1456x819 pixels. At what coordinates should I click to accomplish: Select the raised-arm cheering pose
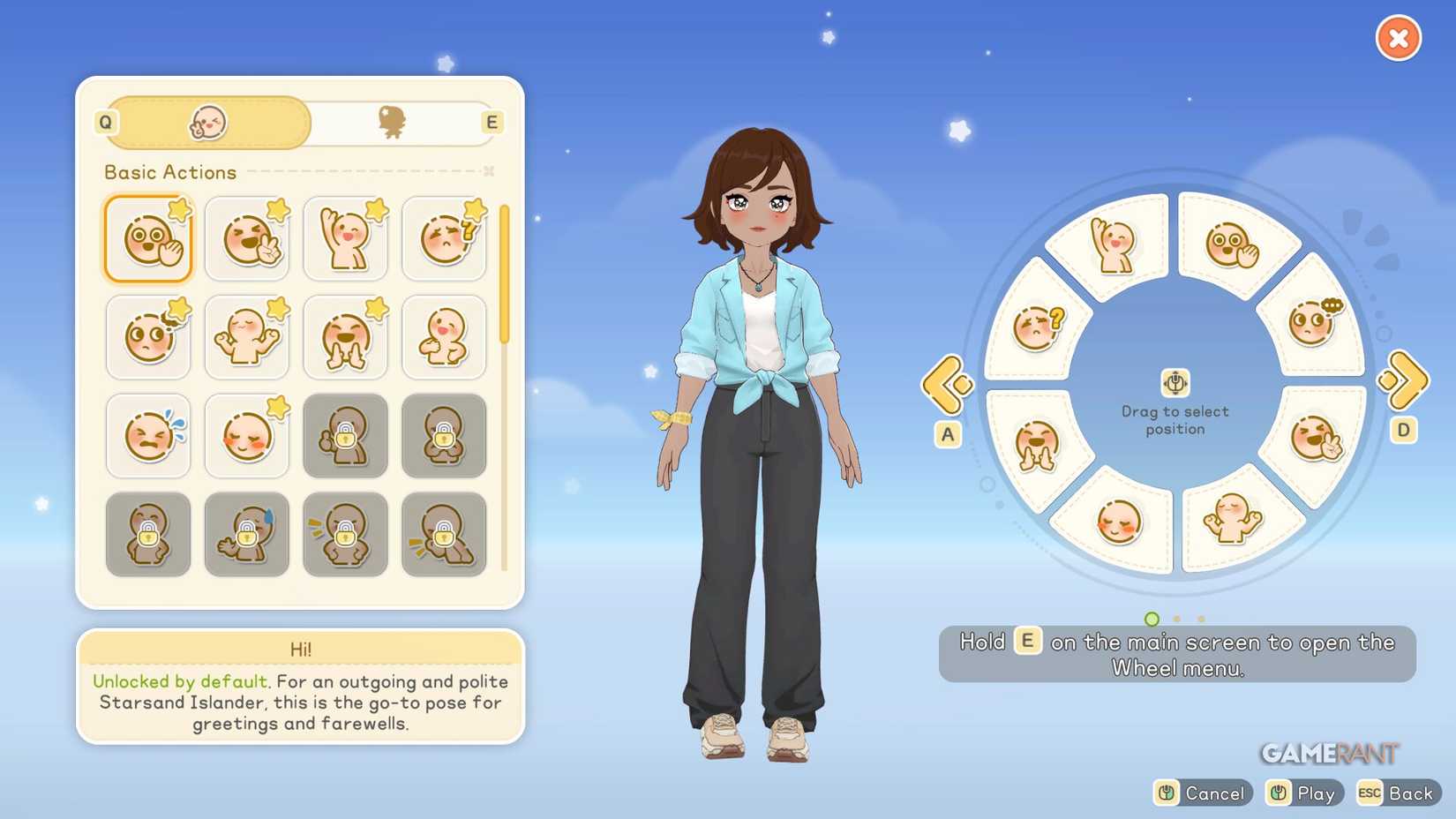(346, 238)
